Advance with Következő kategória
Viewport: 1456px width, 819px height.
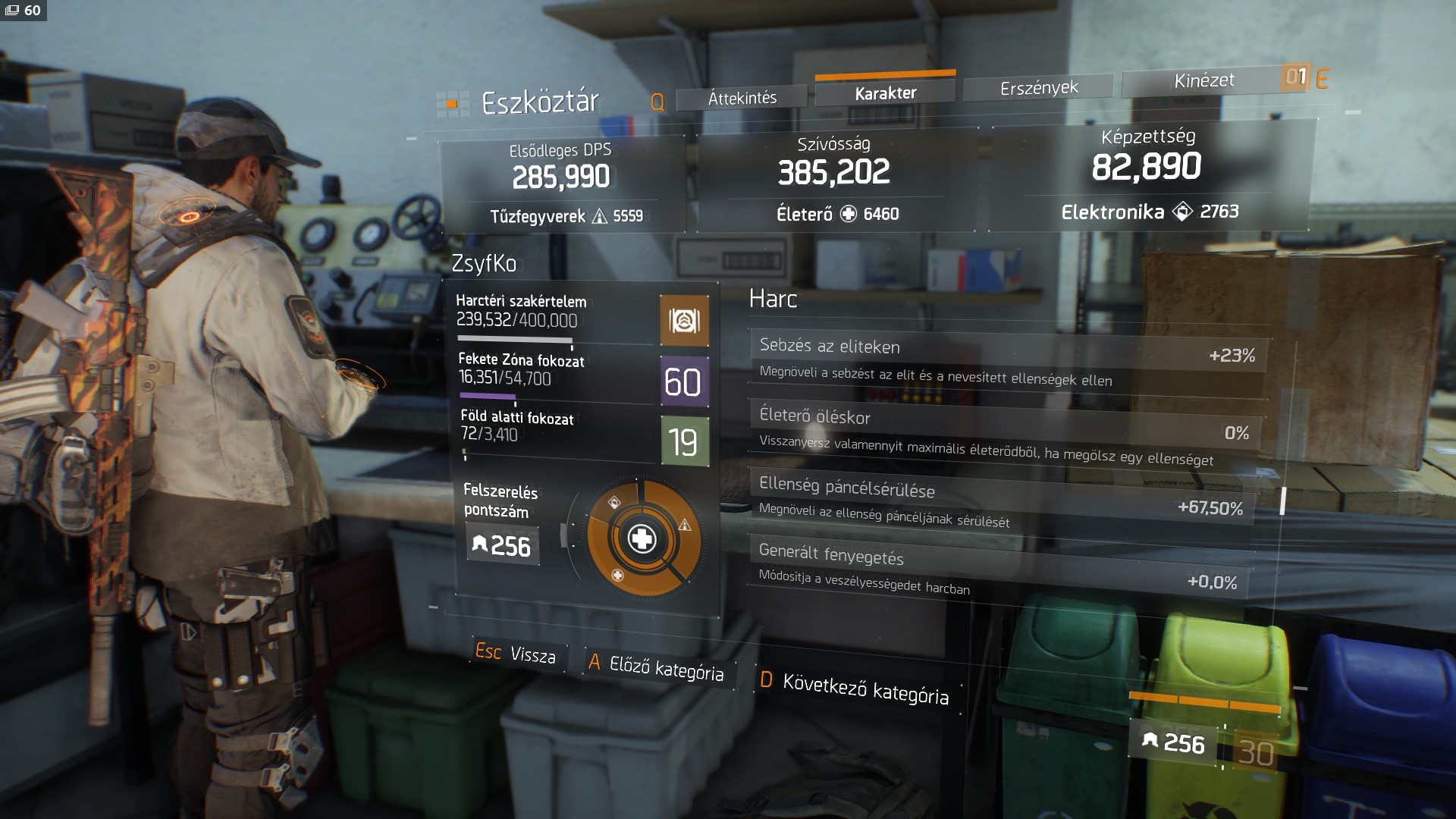point(855,688)
